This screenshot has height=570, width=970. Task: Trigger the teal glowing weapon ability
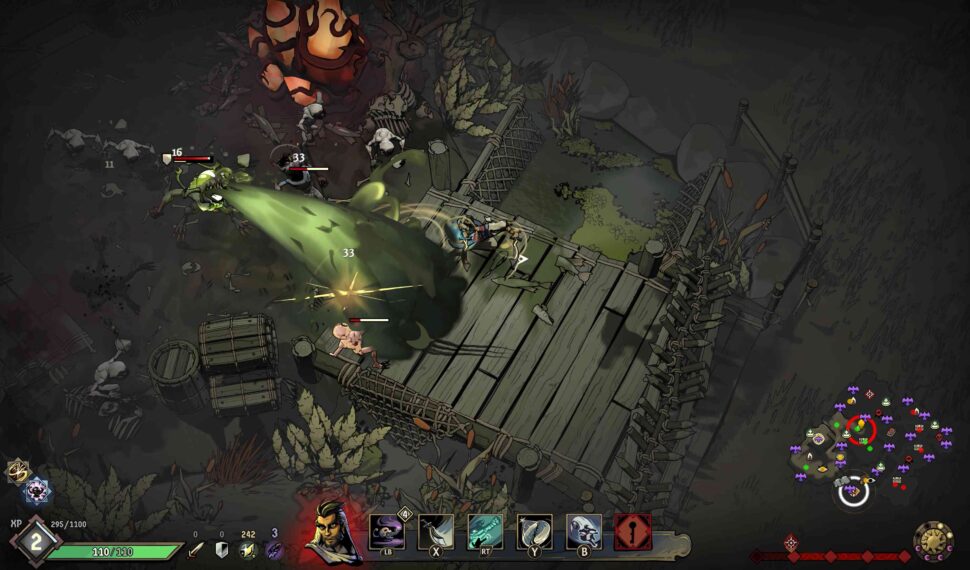[x=485, y=532]
